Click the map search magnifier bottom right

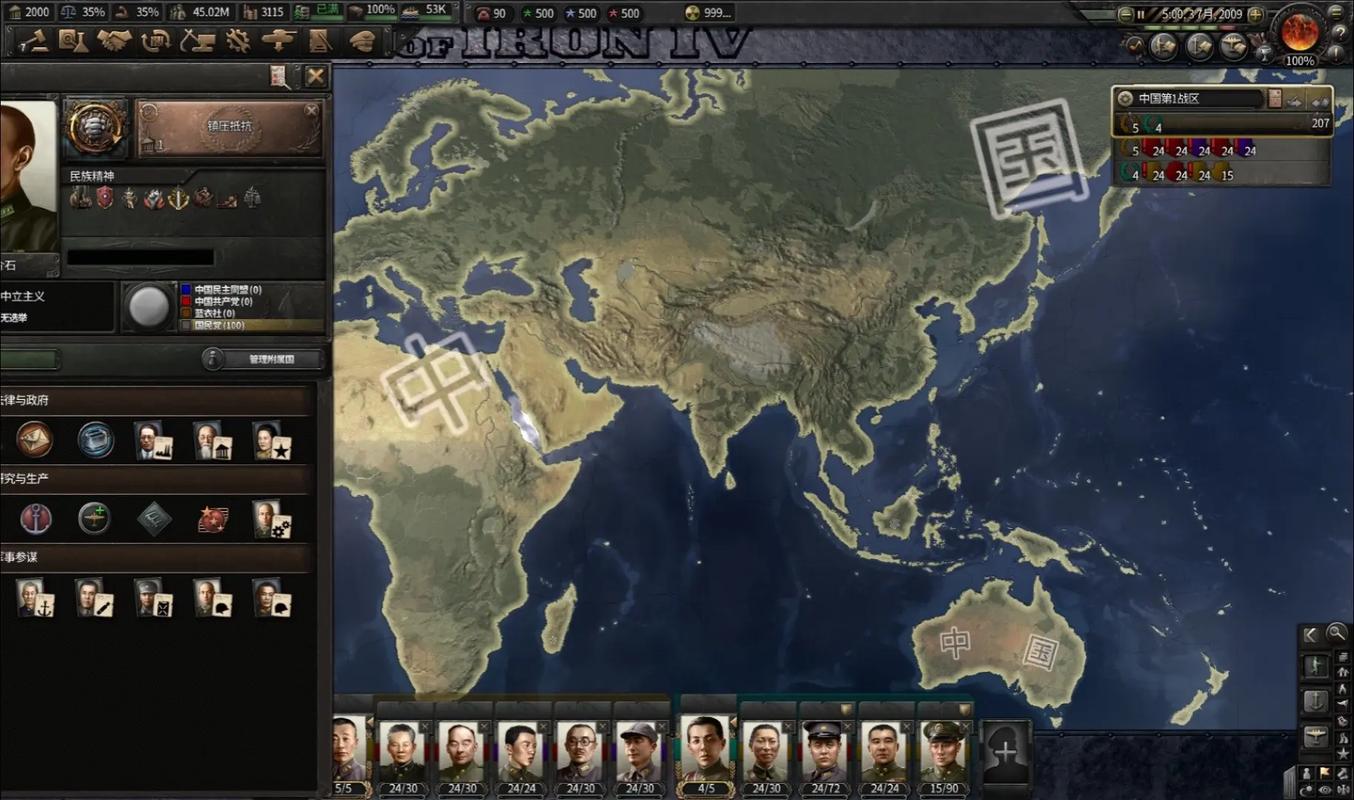pos(1337,634)
